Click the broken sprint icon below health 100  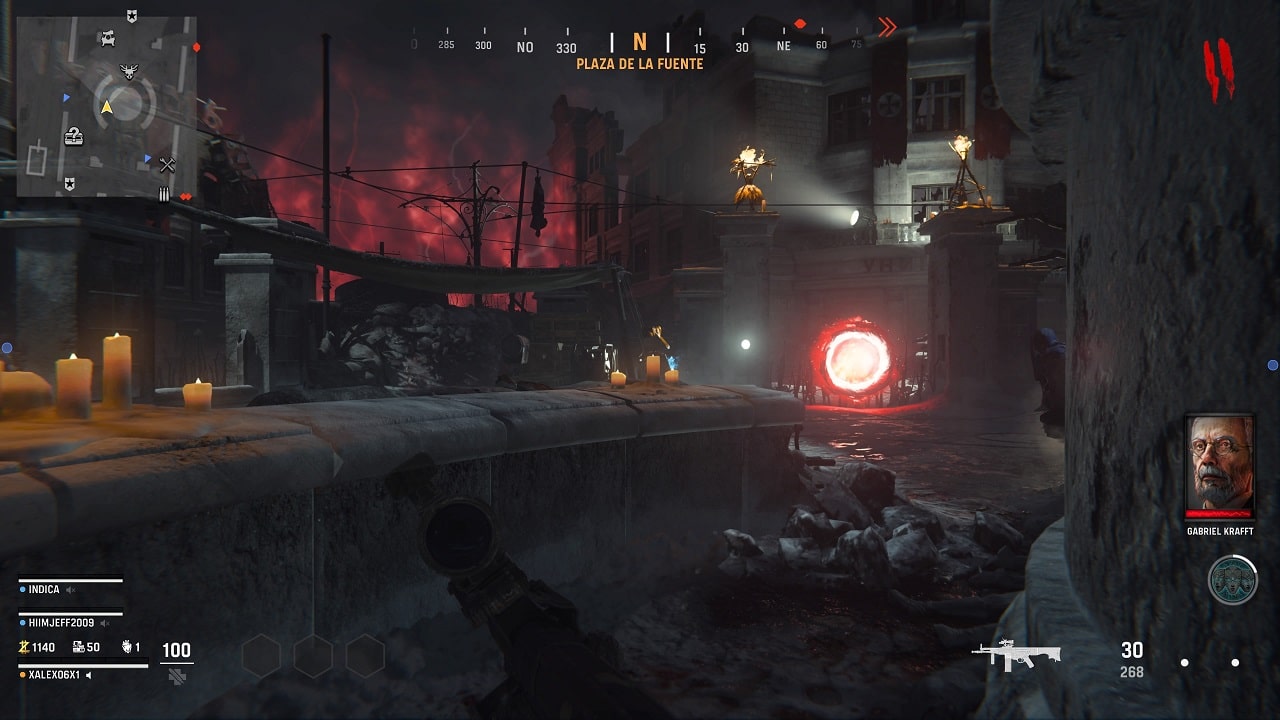177,676
